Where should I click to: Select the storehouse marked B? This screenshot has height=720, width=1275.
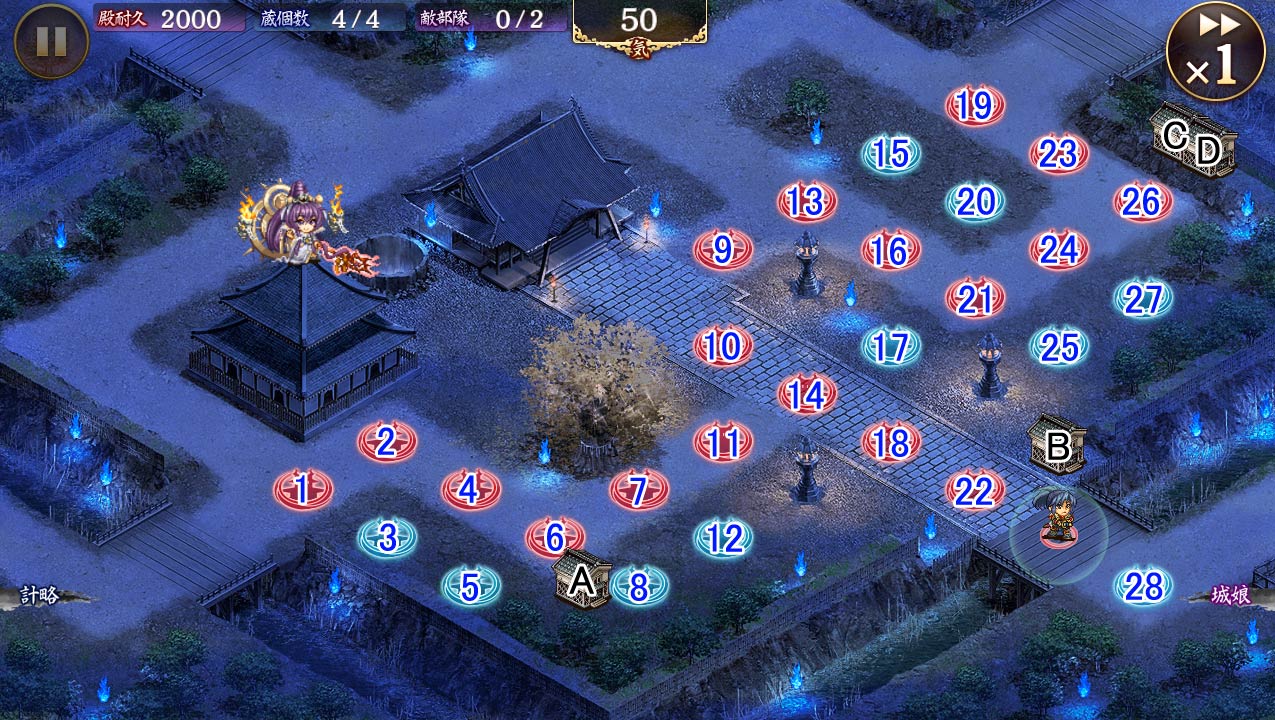1057,445
